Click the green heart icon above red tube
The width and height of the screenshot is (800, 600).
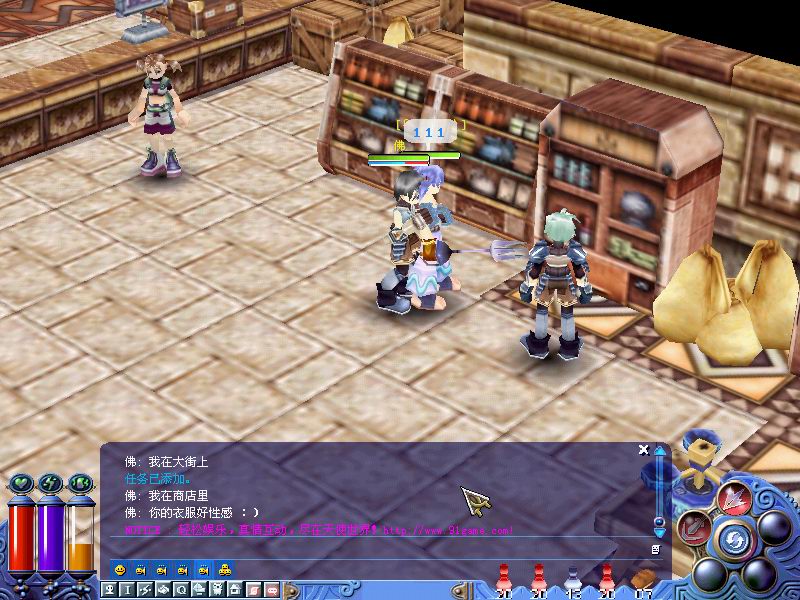[20, 485]
